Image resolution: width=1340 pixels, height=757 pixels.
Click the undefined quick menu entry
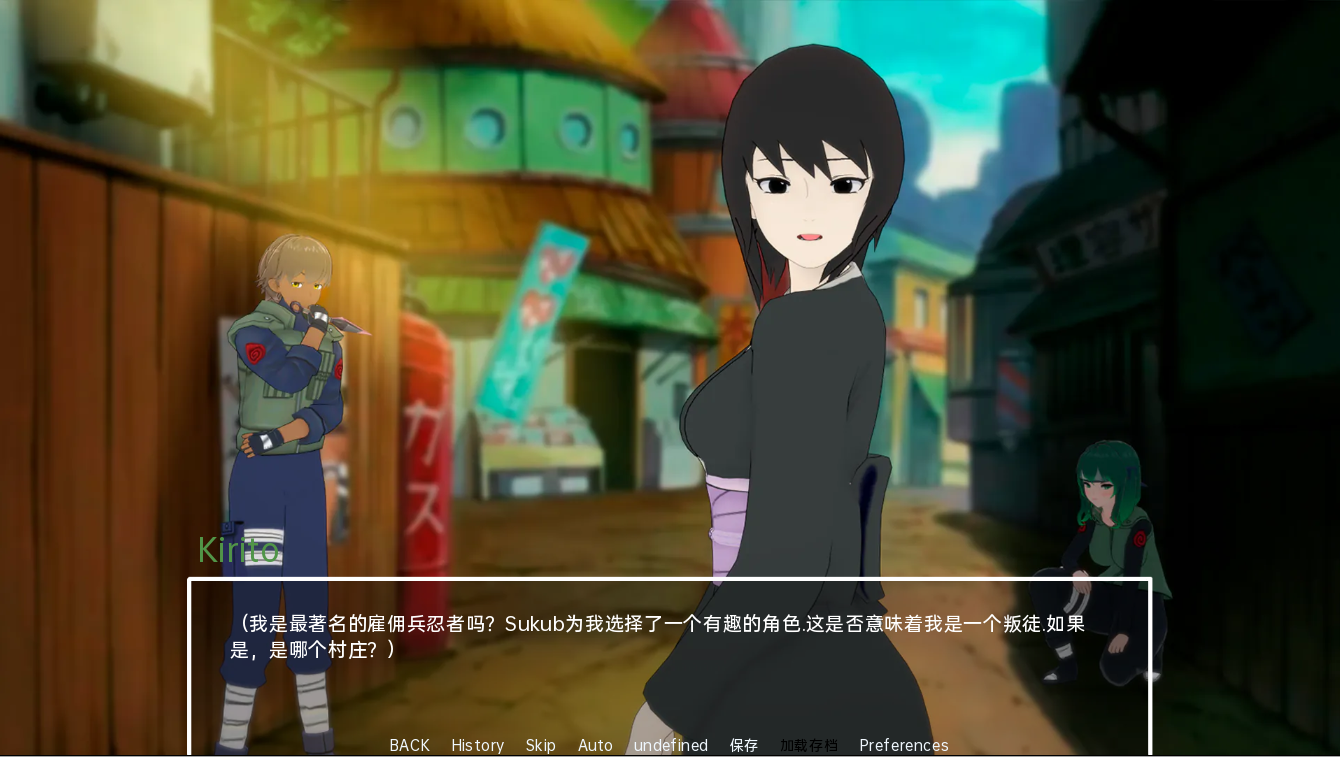coord(670,745)
